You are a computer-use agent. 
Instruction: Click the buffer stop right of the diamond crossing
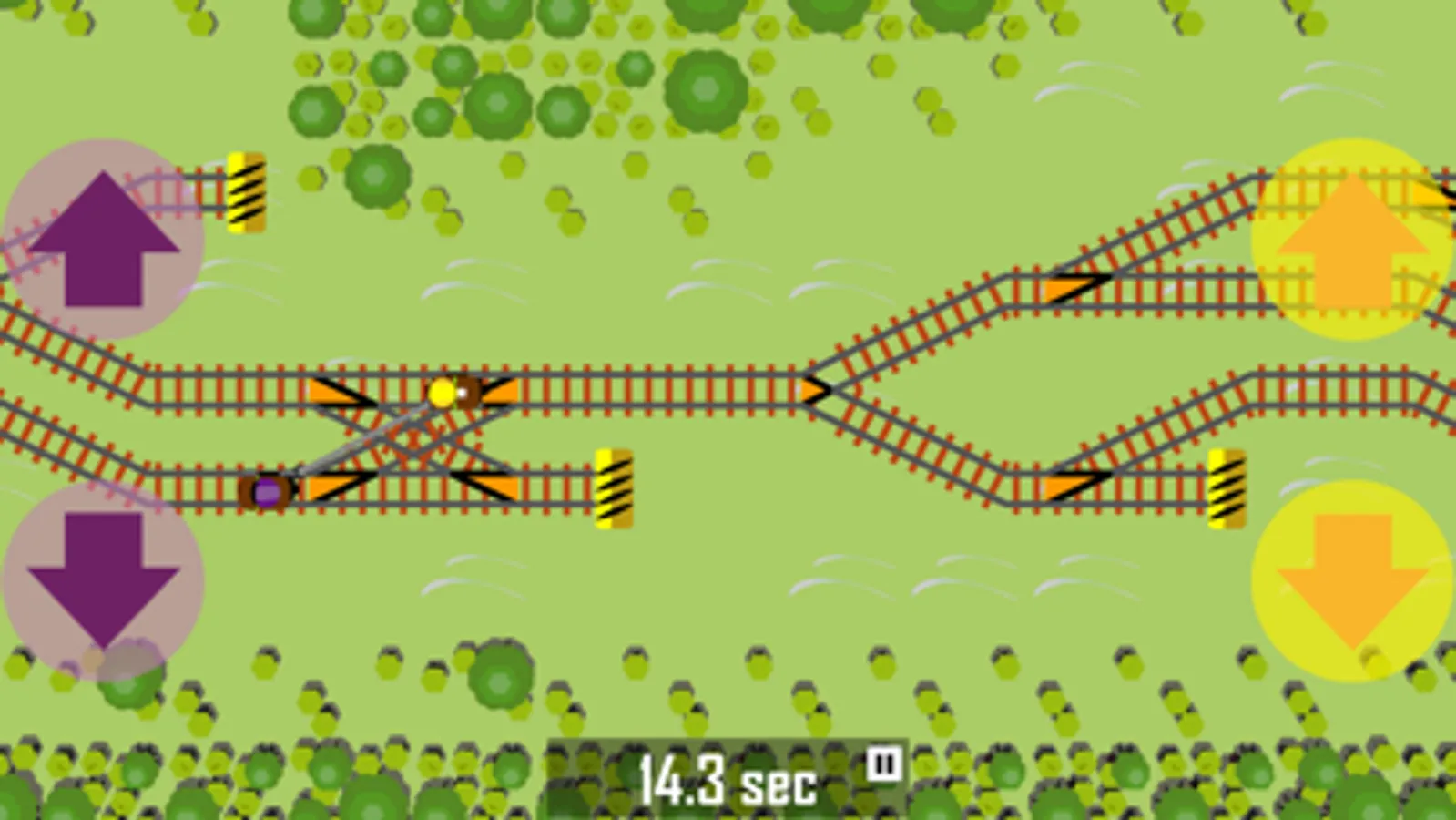tap(612, 487)
